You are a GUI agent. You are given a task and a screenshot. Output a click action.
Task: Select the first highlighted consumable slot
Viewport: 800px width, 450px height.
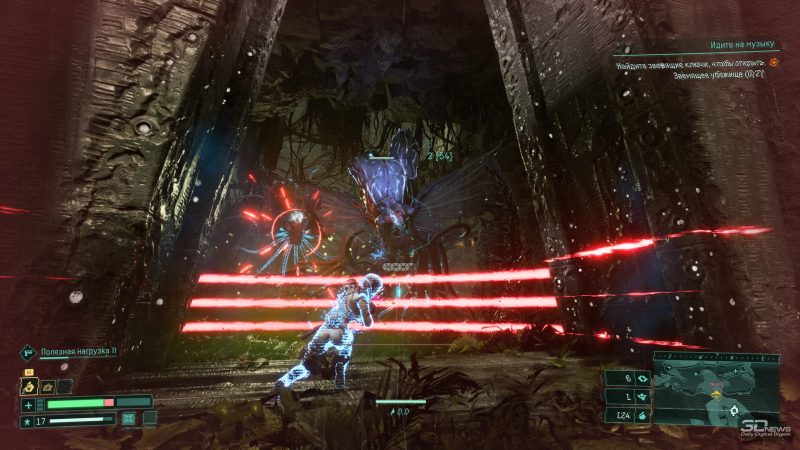tap(30, 385)
